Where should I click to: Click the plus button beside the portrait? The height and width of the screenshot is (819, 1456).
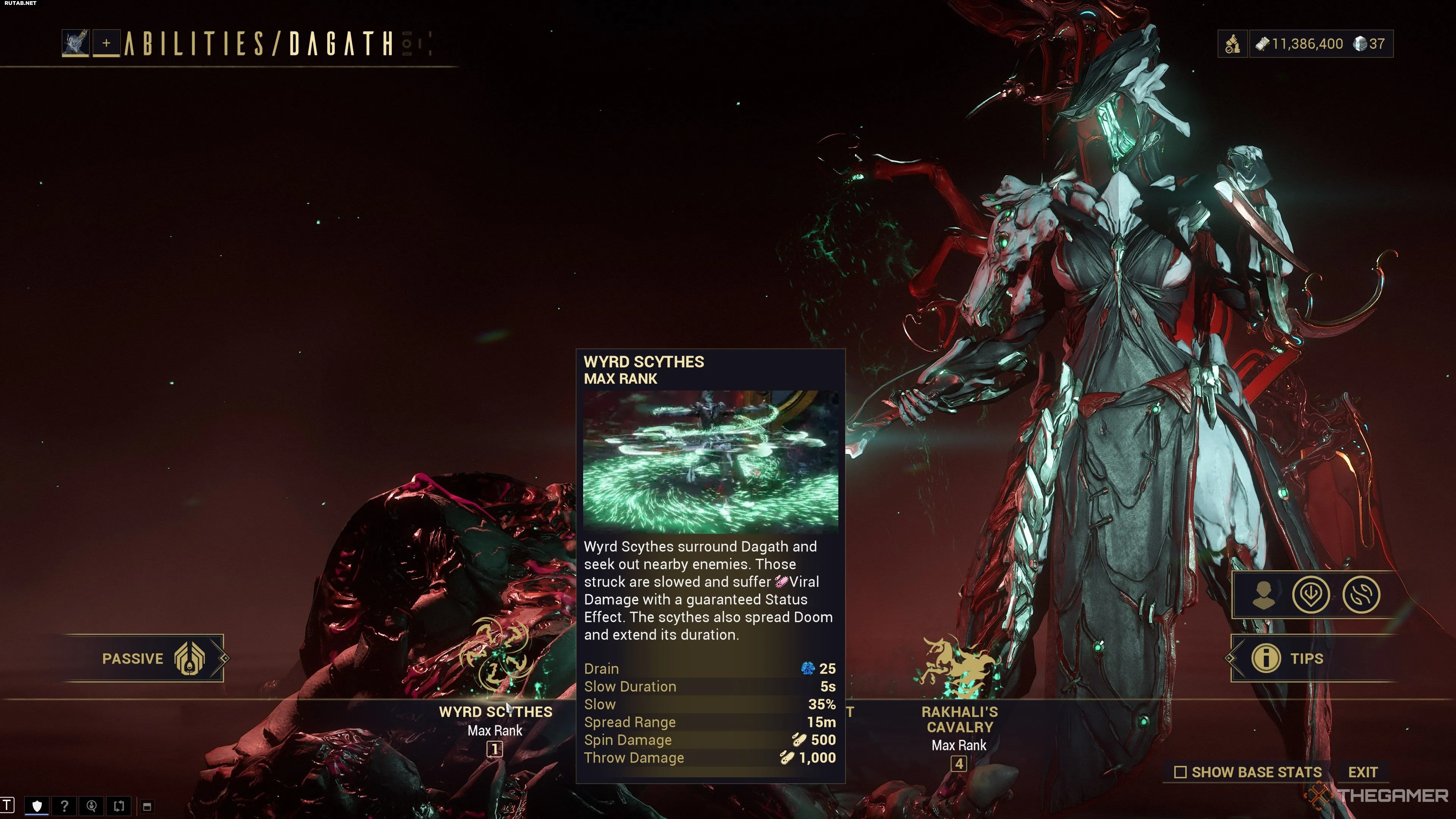(106, 44)
